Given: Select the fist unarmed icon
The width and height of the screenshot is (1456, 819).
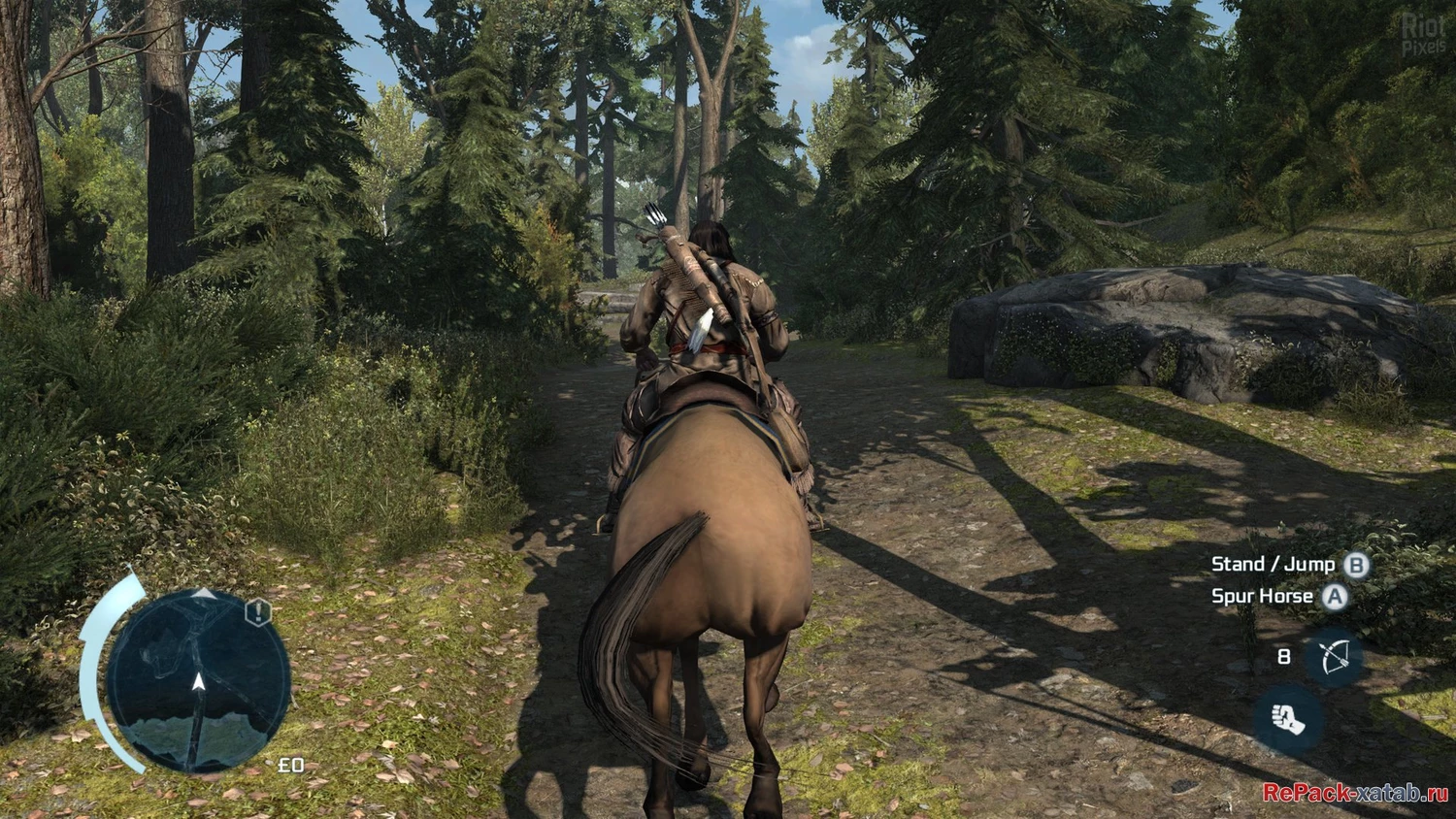Looking at the screenshot, I should point(1287,720).
